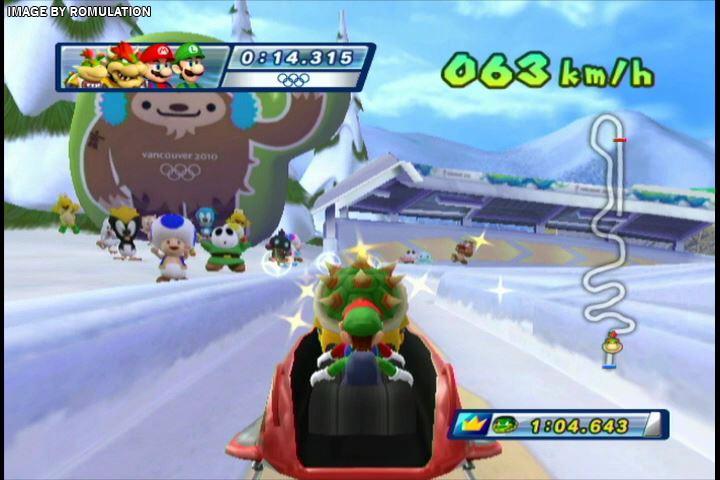Click the red finish marker on the track map

[x=621, y=140]
